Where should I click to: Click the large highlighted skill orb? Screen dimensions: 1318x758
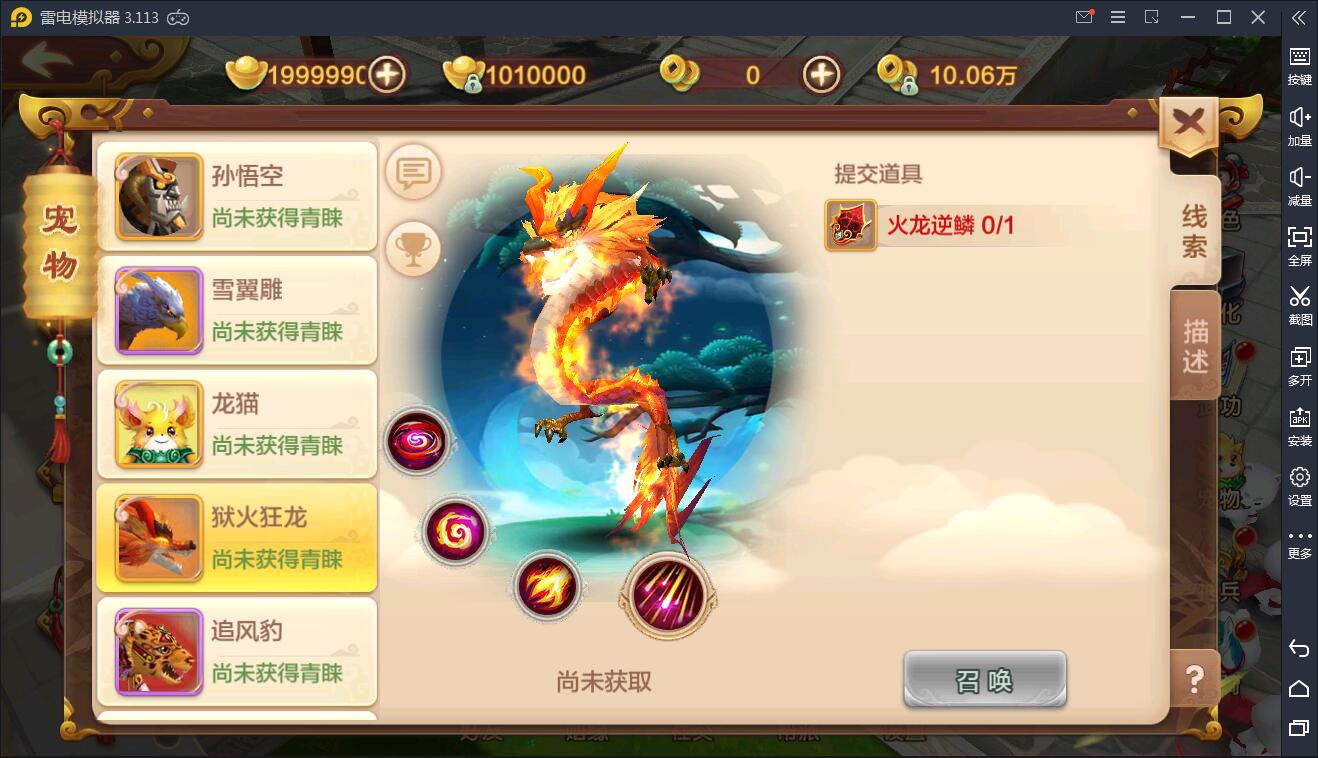point(668,596)
